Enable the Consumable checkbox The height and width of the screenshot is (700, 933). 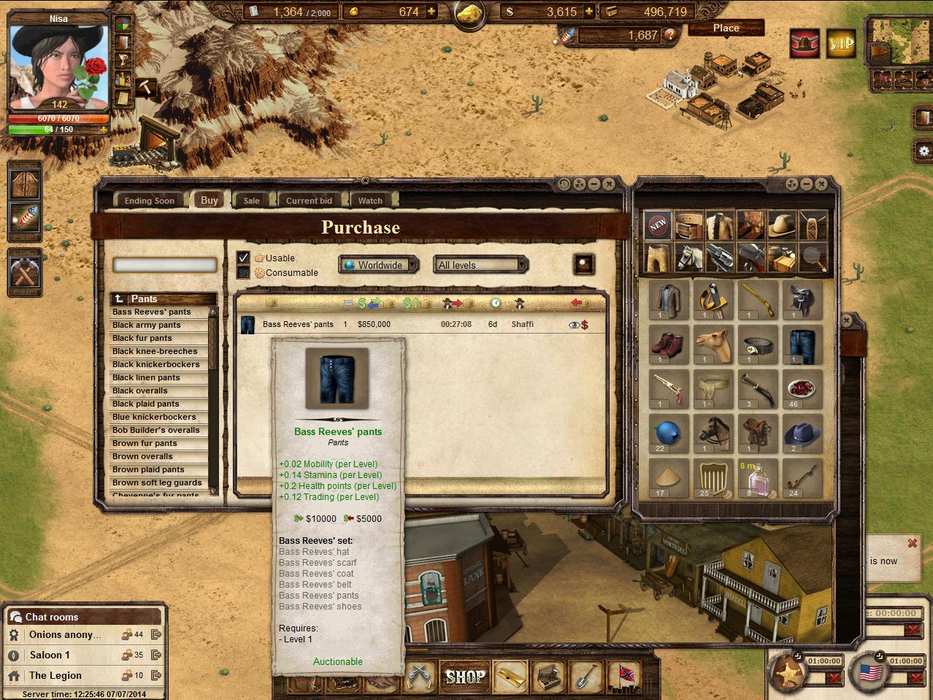tap(243, 273)
